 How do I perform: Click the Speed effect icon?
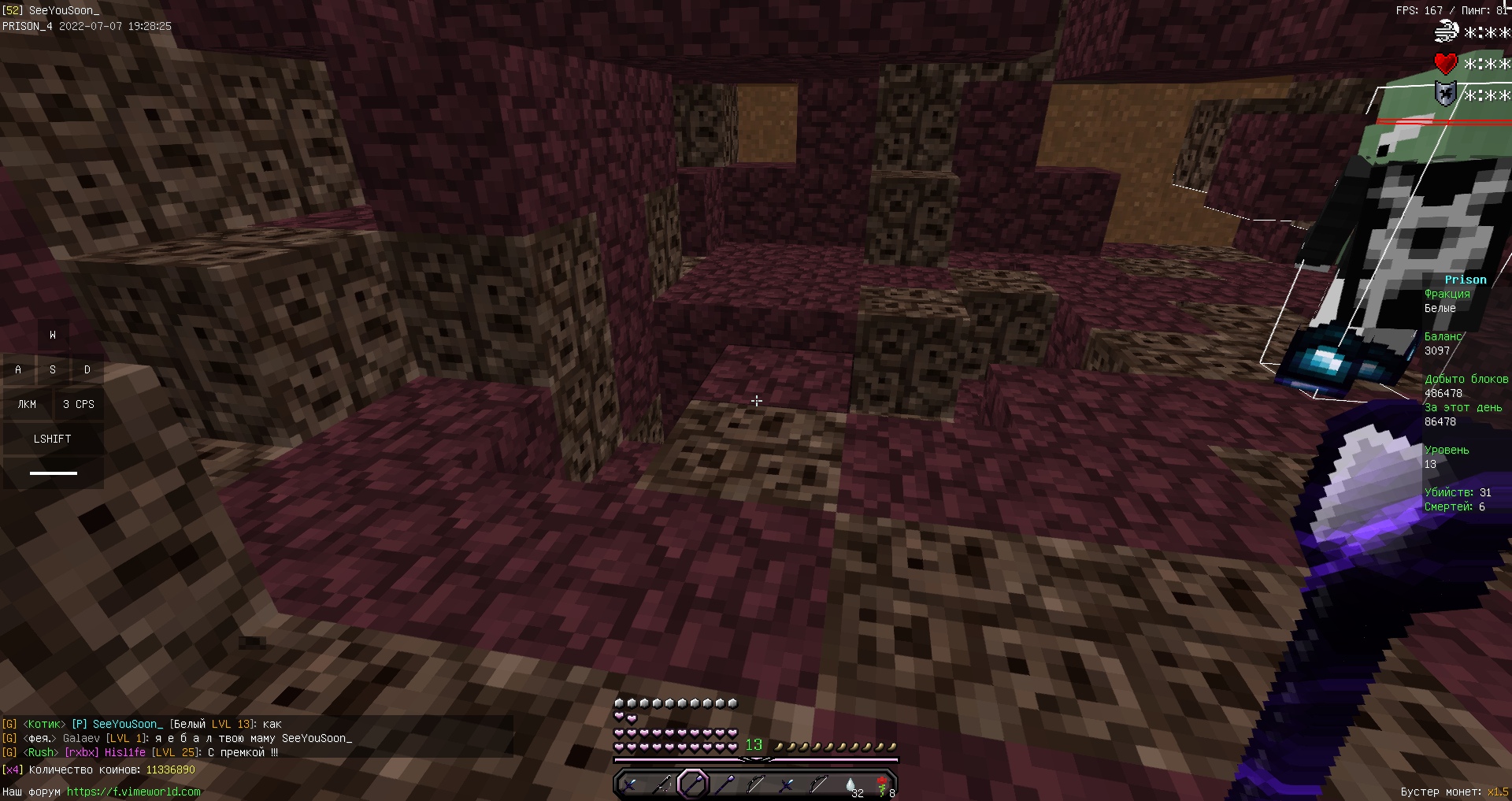click(1447, 32)
